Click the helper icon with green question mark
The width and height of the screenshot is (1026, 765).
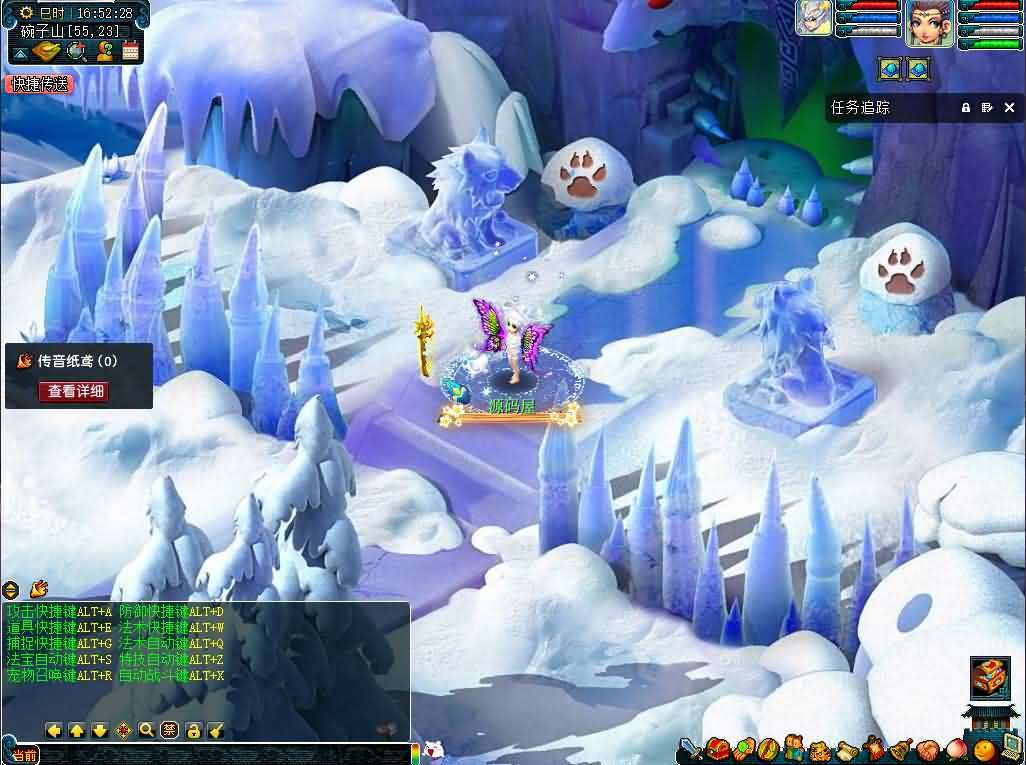coord(103,51)
